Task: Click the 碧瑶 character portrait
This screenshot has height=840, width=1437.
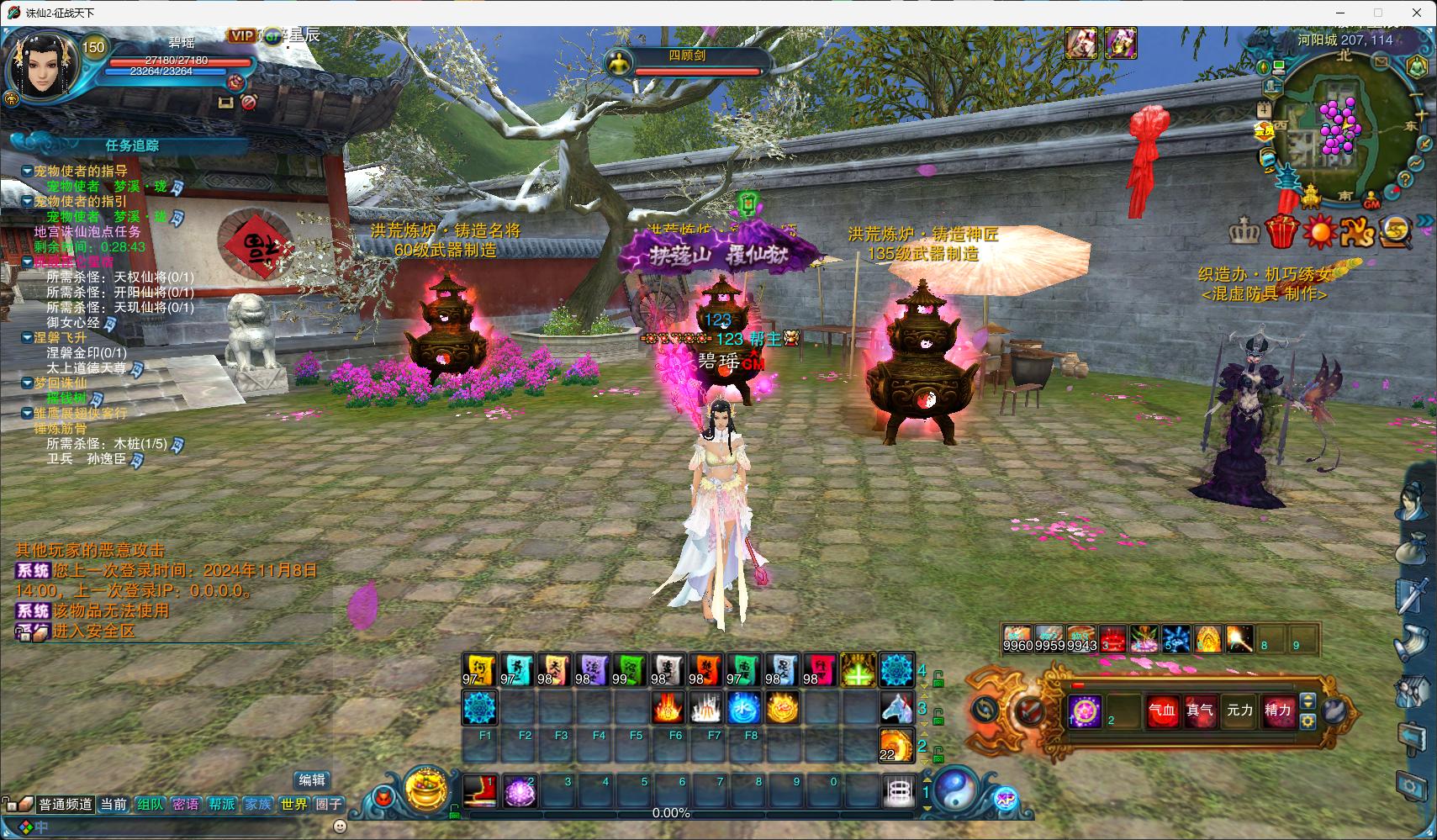Action: coord(44,66)
